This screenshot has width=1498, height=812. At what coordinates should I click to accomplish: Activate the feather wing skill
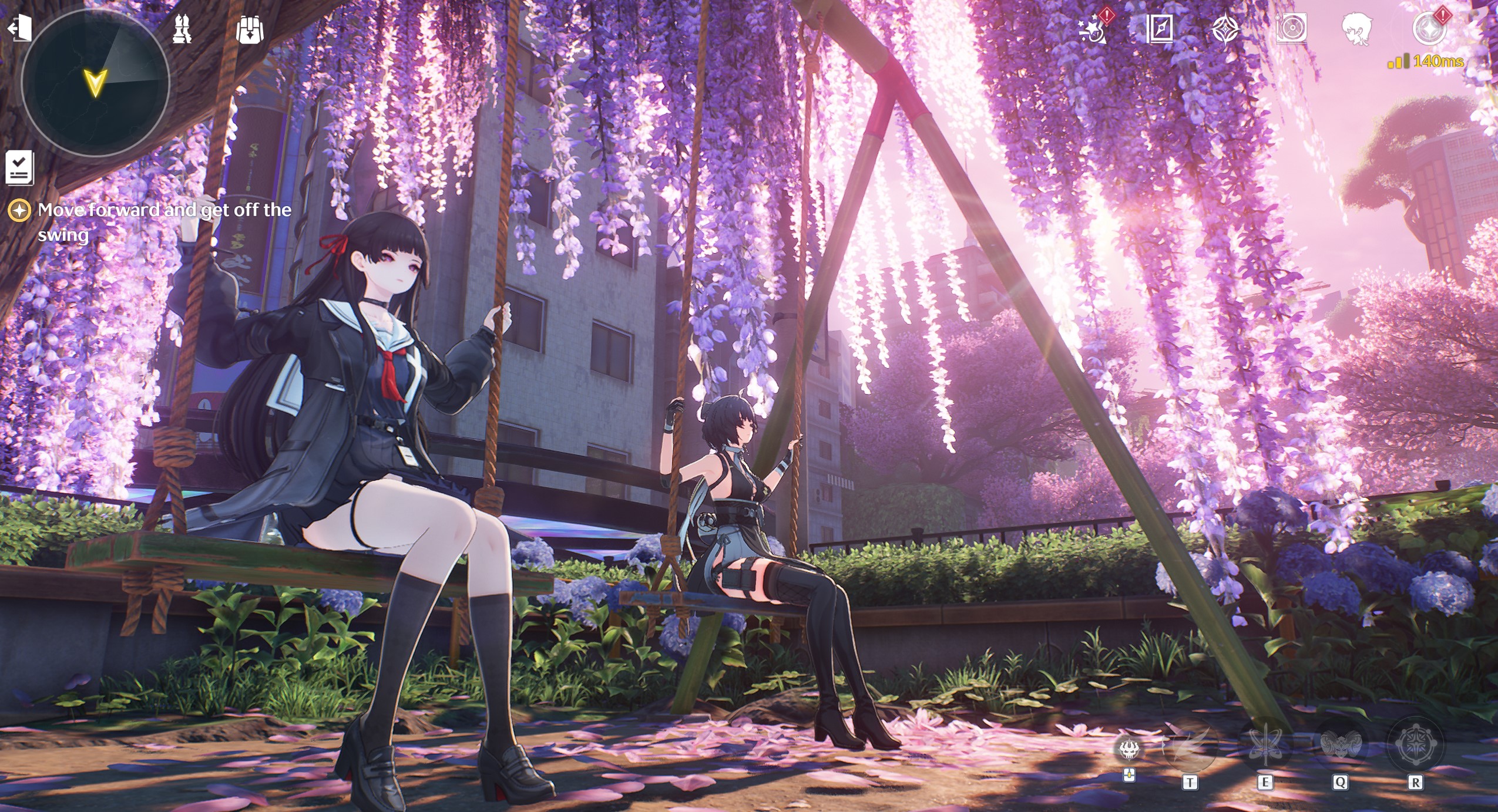pos(1190,746)
